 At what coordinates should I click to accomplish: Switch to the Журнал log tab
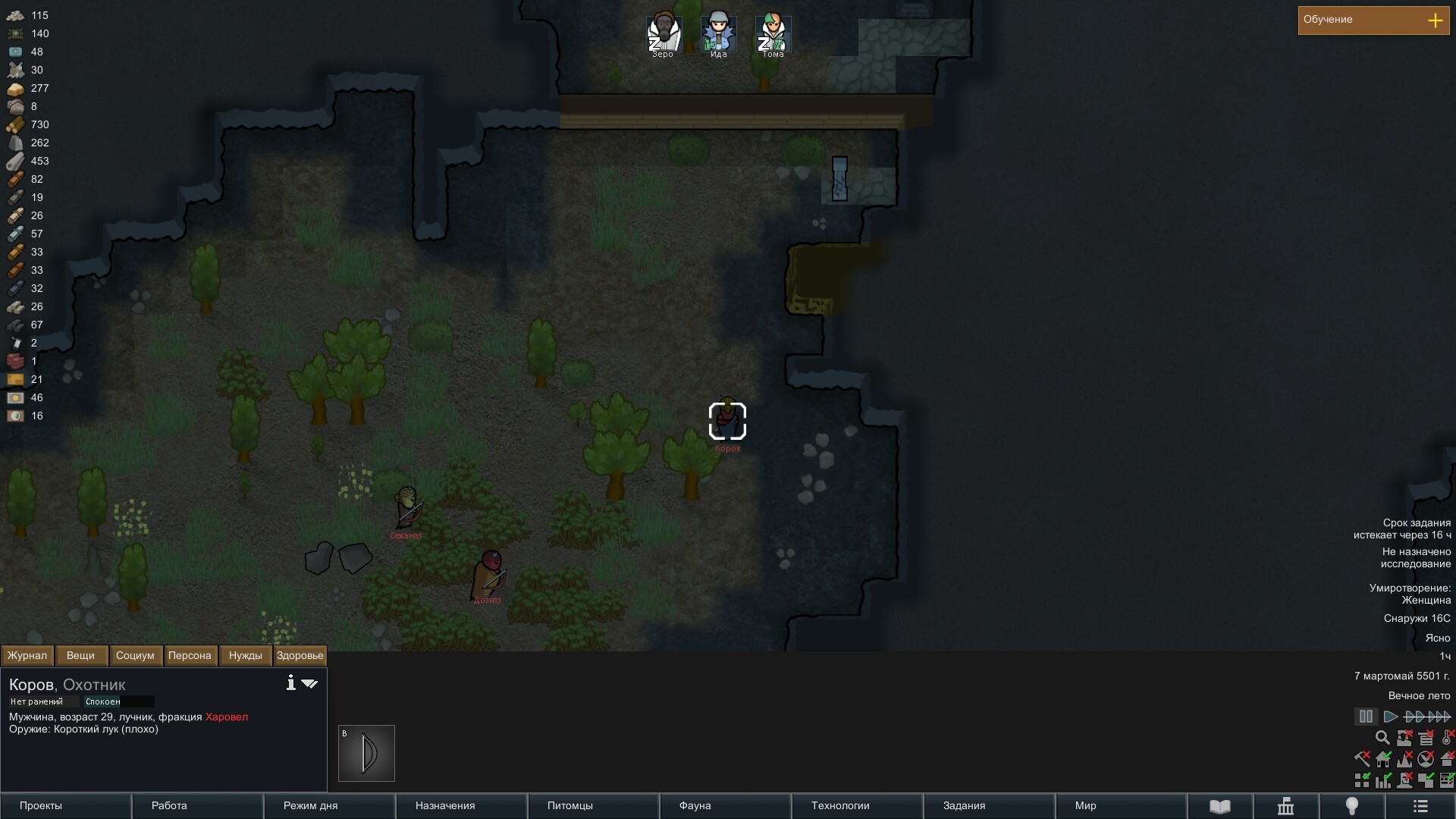pos(27,655)
